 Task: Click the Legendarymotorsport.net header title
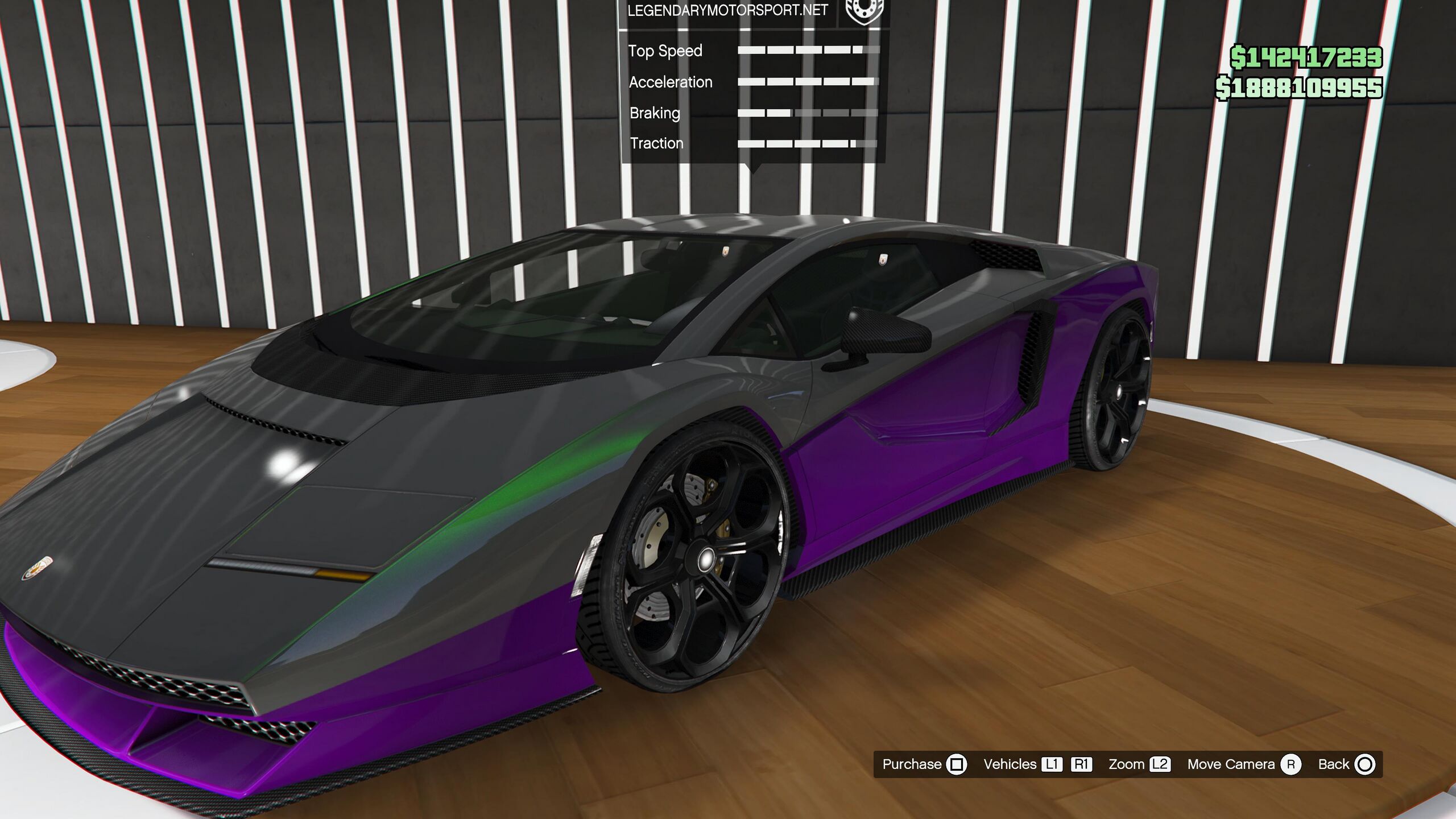[727, 11]
